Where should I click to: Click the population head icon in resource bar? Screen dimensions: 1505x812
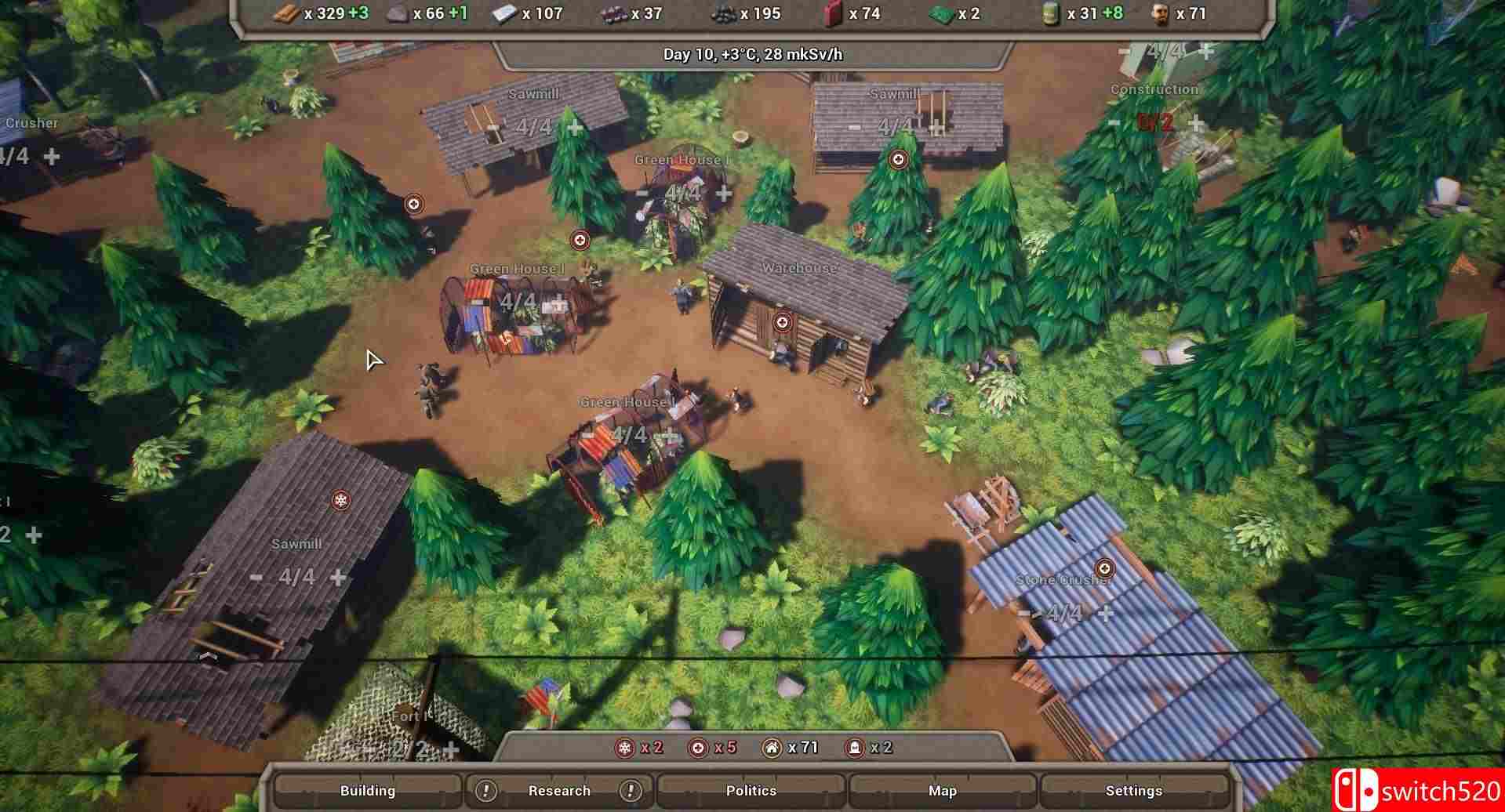[x=1161, y=13]
